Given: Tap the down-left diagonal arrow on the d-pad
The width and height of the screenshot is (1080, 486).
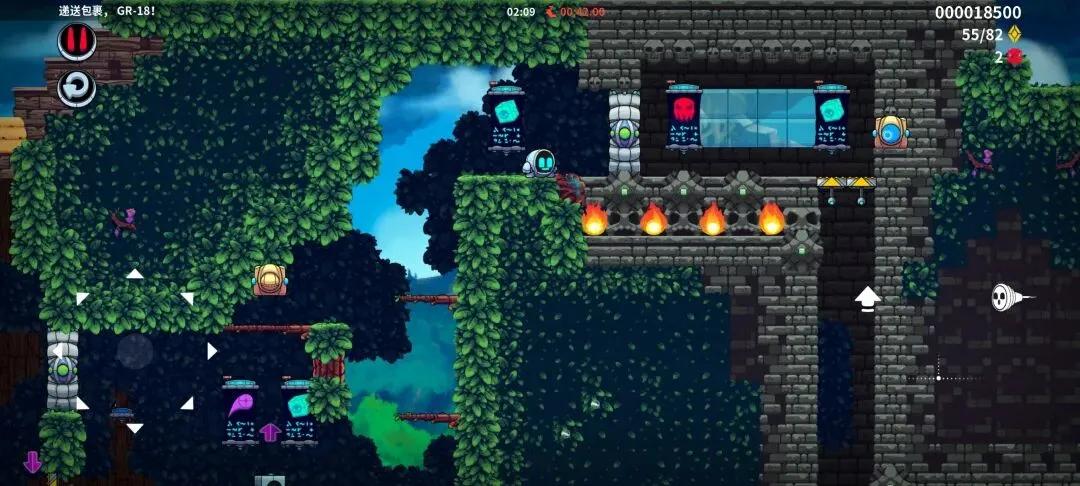Looking at the screenshot, I should 82,403.
